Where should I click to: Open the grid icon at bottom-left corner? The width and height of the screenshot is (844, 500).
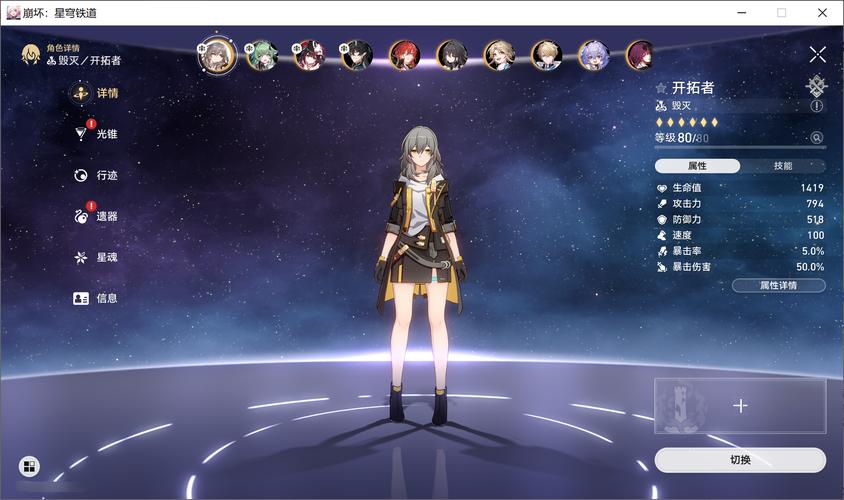[29, 466]
